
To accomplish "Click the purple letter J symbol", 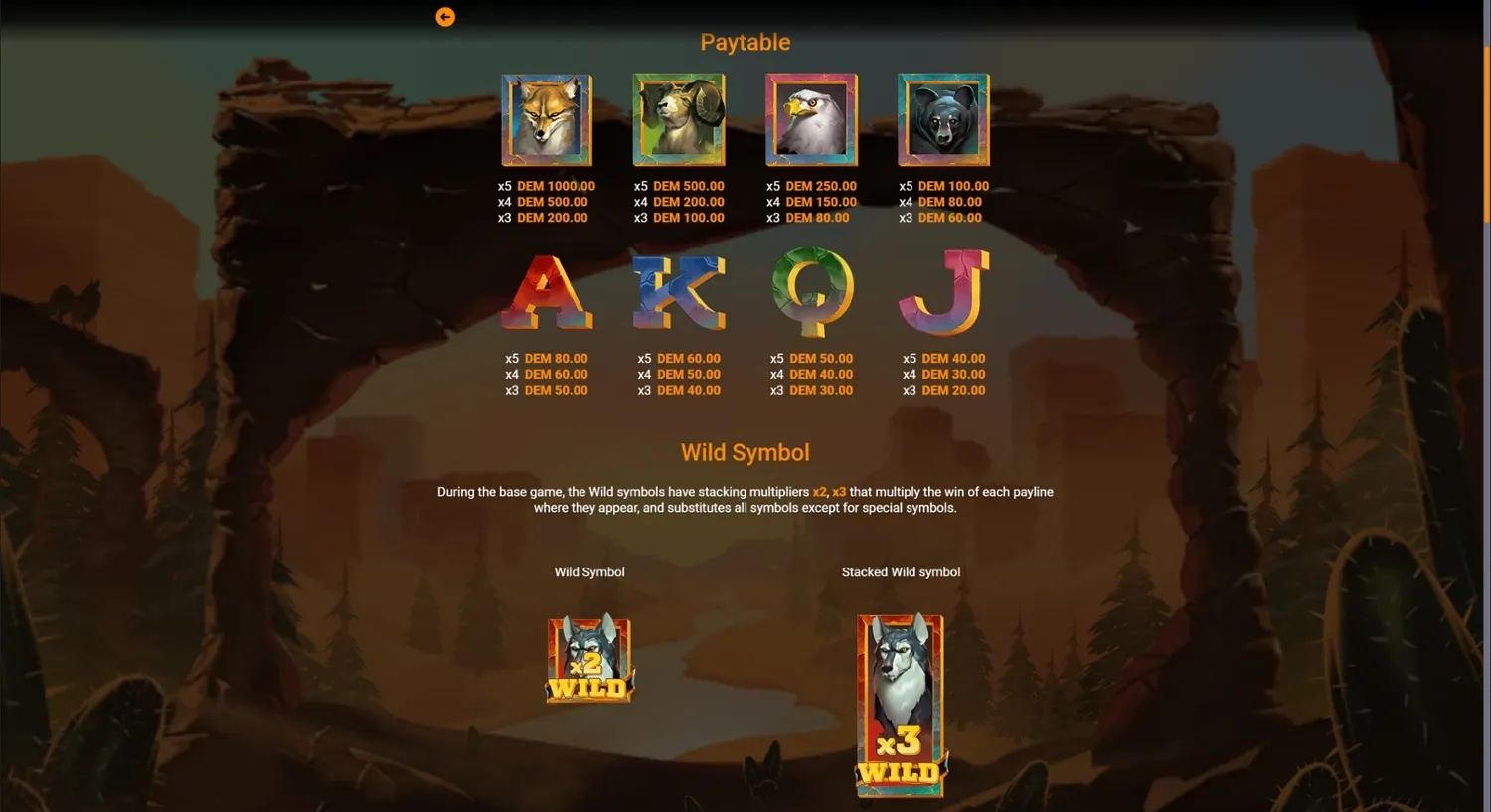I will tap(943, 293).
